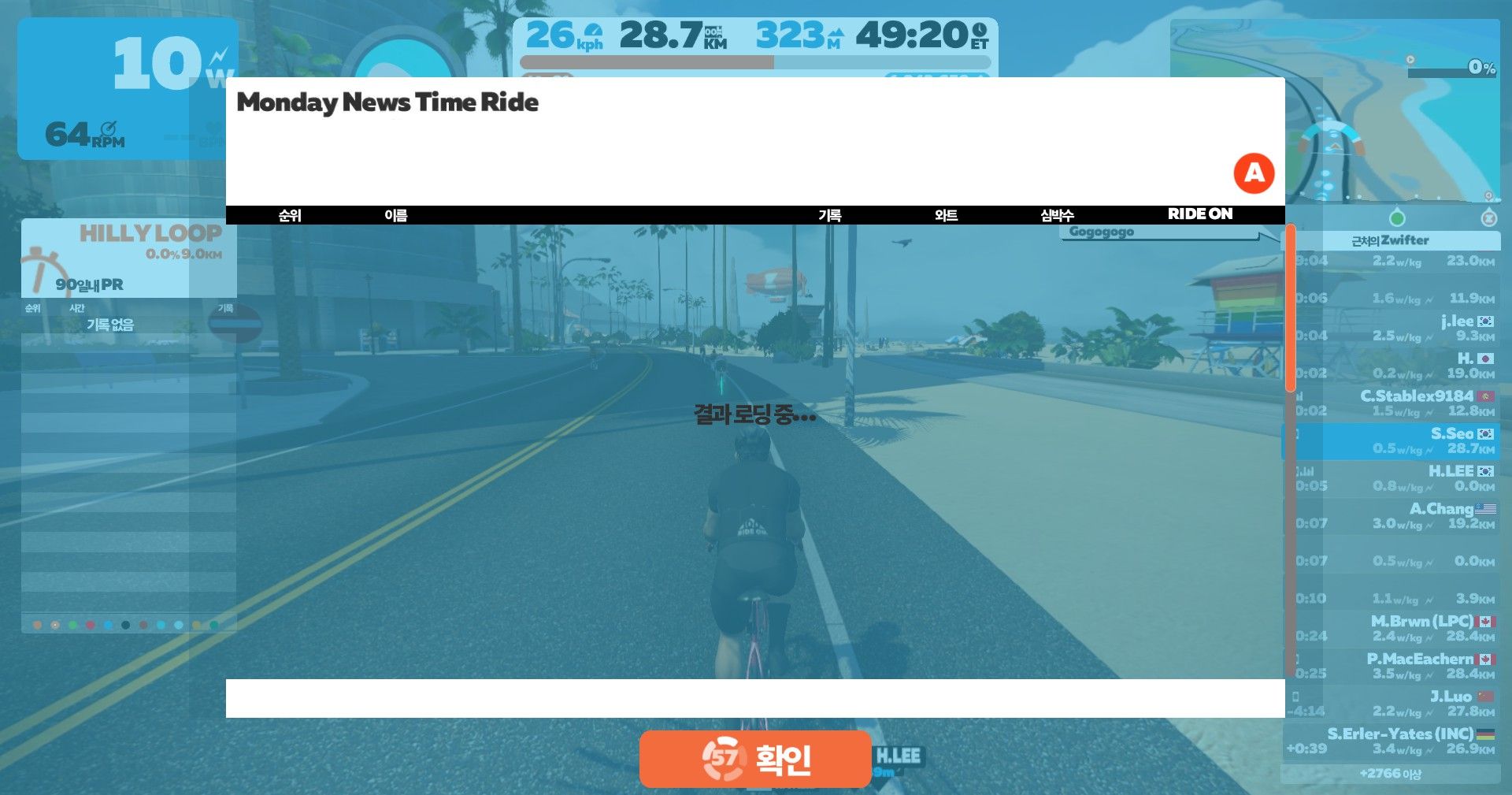Expand the +2766 이상 more riders row

[x=1390, y=774]
